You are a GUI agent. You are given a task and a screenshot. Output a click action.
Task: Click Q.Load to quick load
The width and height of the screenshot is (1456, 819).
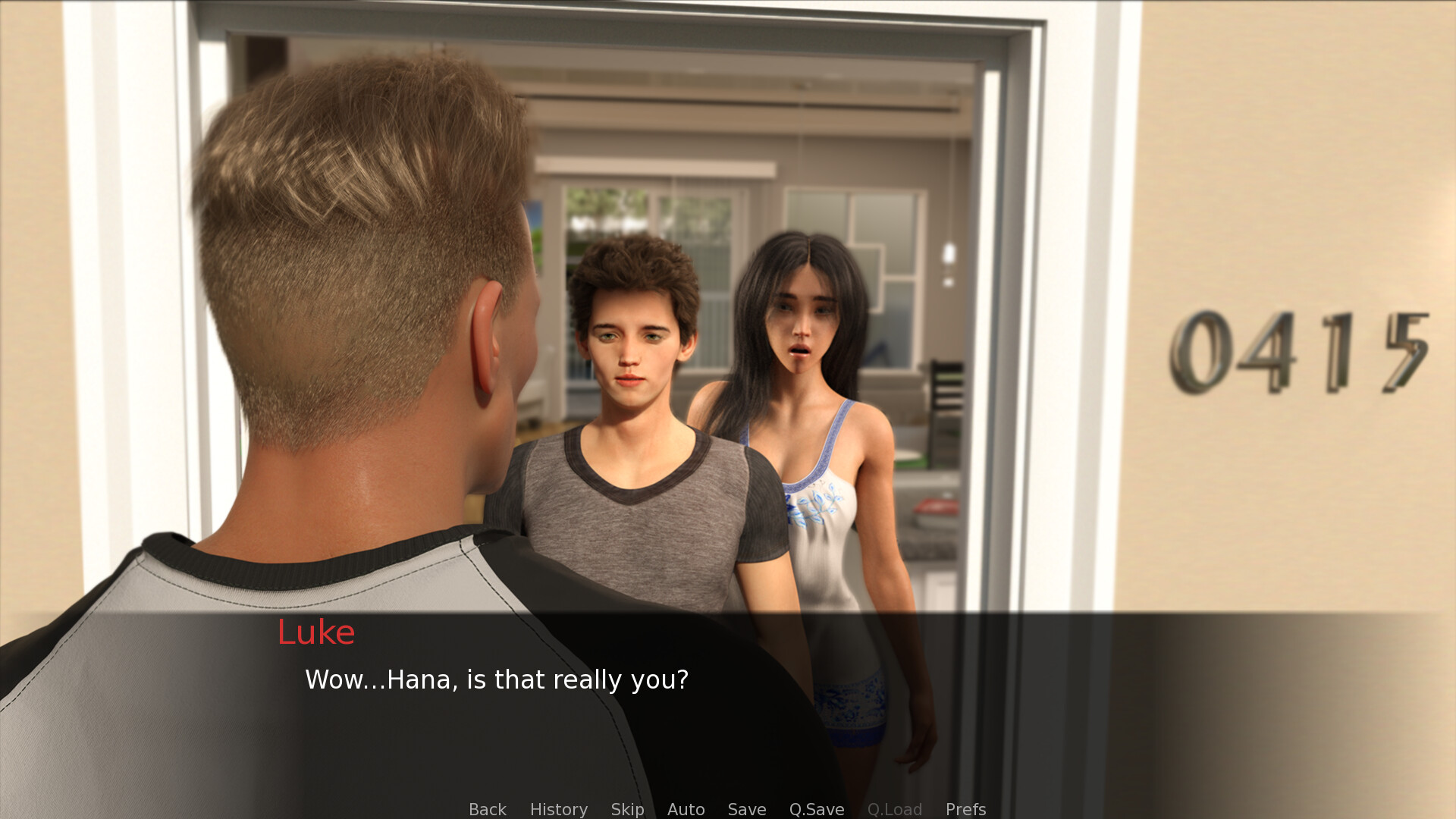coord(894,809)
